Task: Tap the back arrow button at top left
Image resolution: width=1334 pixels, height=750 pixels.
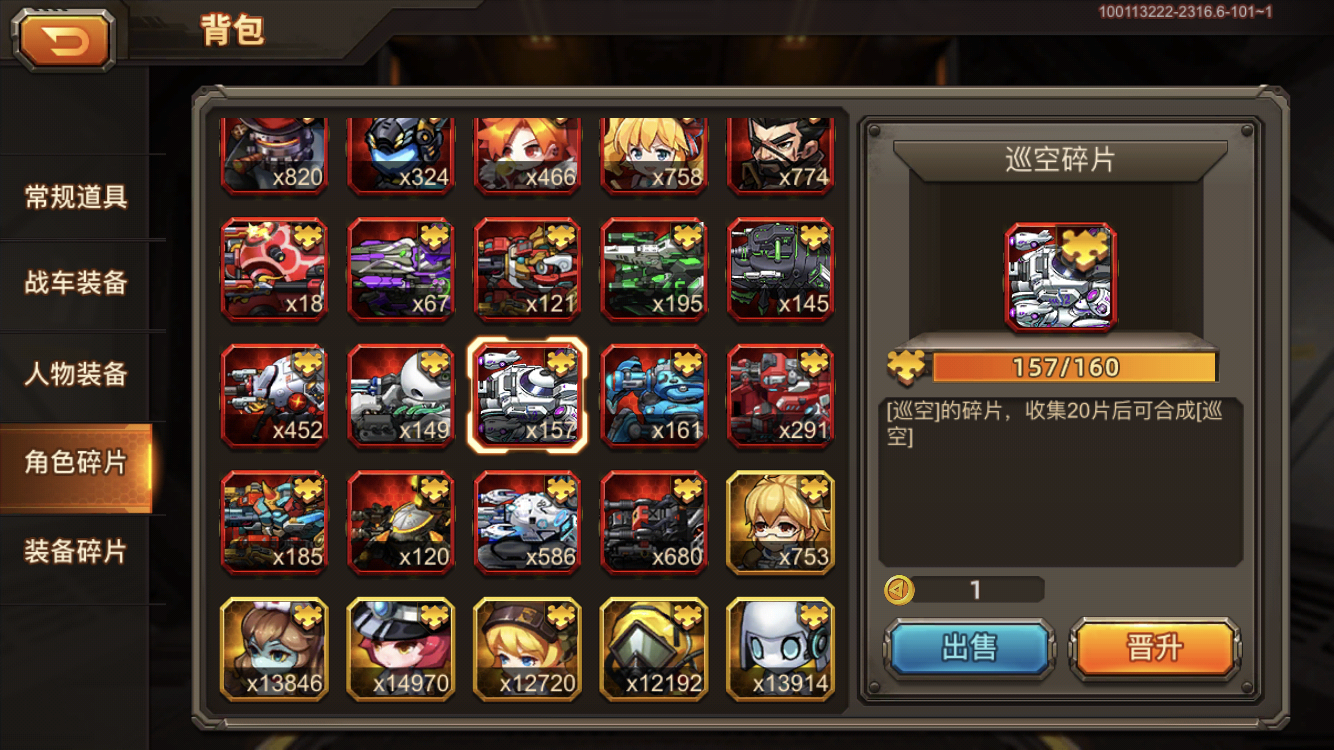Action: (62, 38)
